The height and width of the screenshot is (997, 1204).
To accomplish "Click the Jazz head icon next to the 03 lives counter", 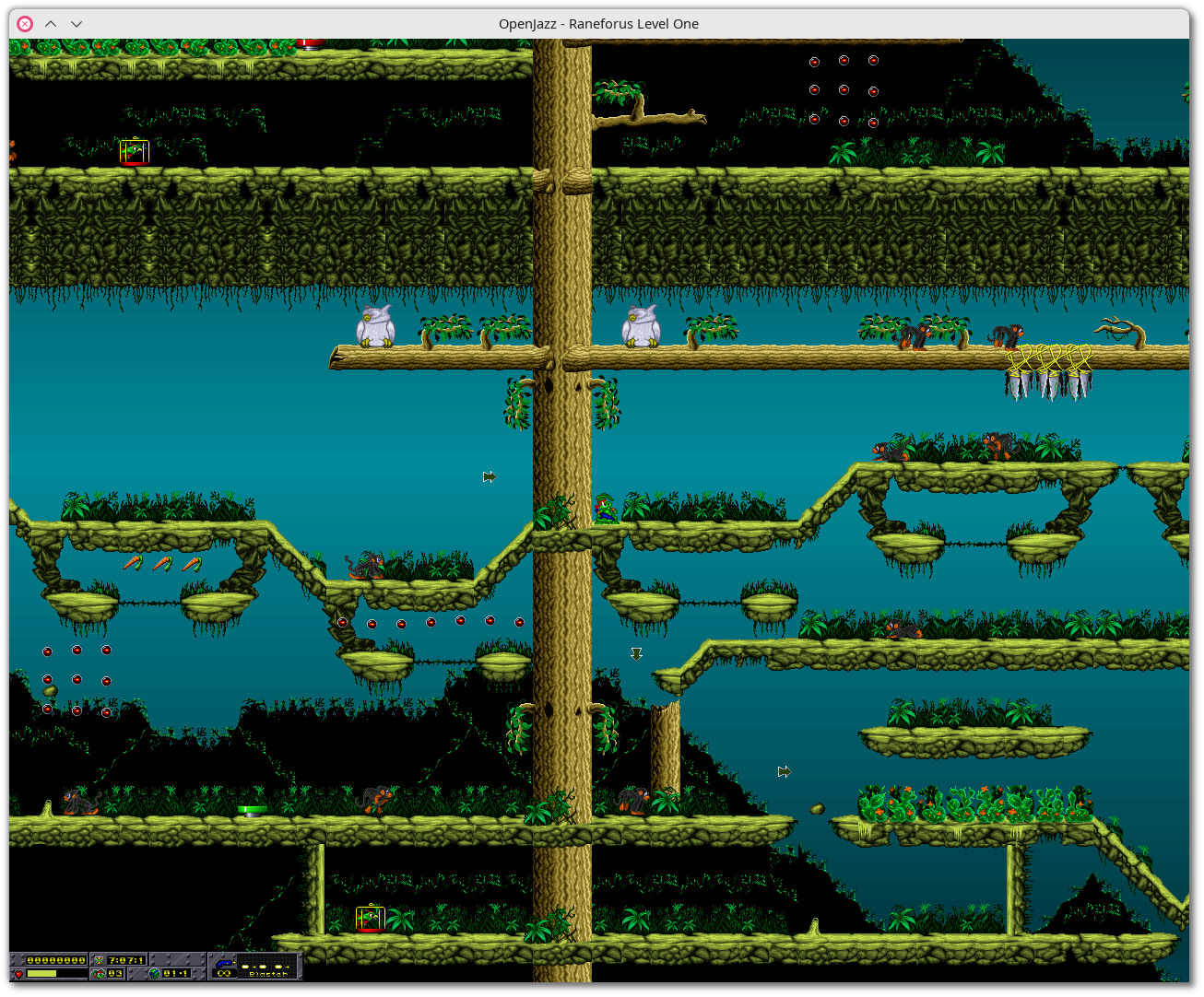I will click(x=97, y=973).
